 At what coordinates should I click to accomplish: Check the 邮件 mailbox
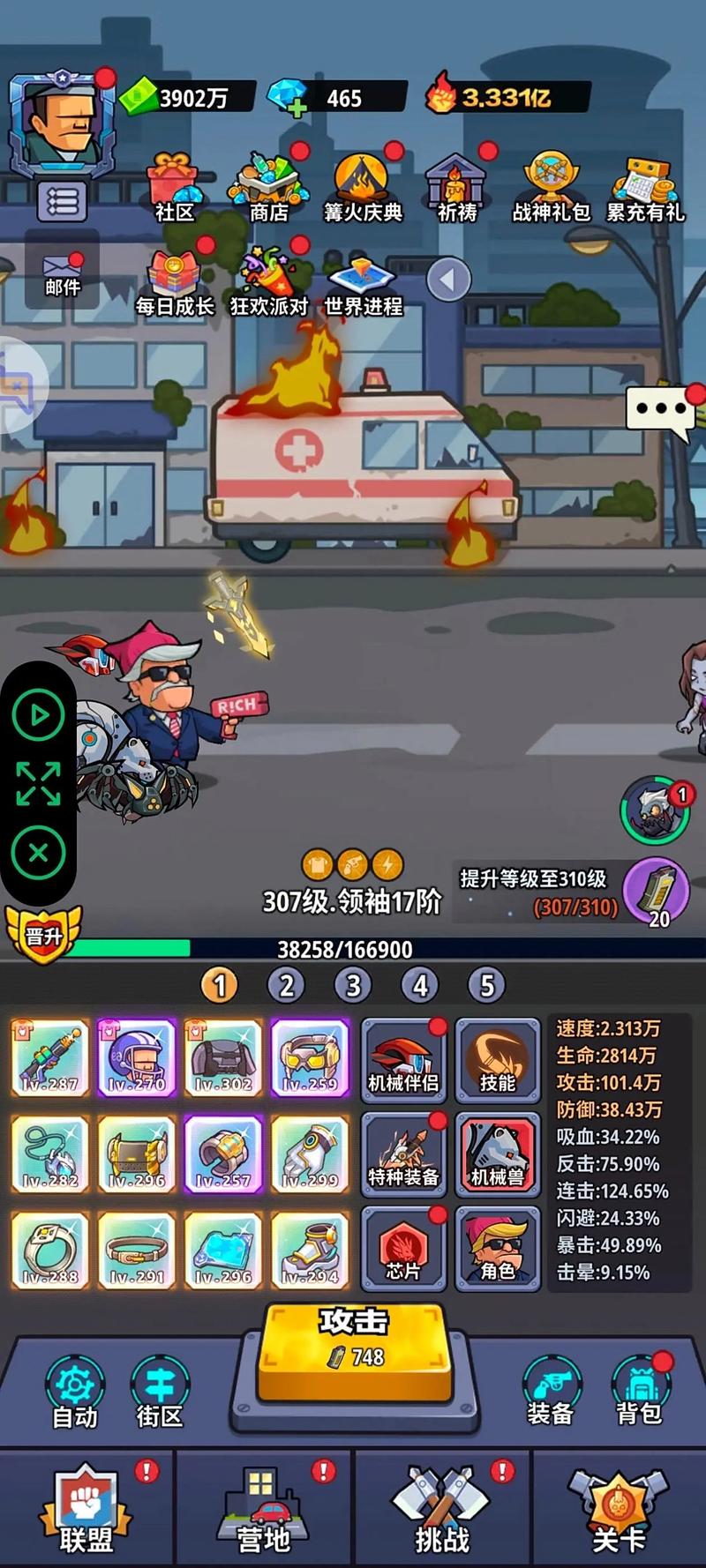pyautogui.click(x=62, y=273)
